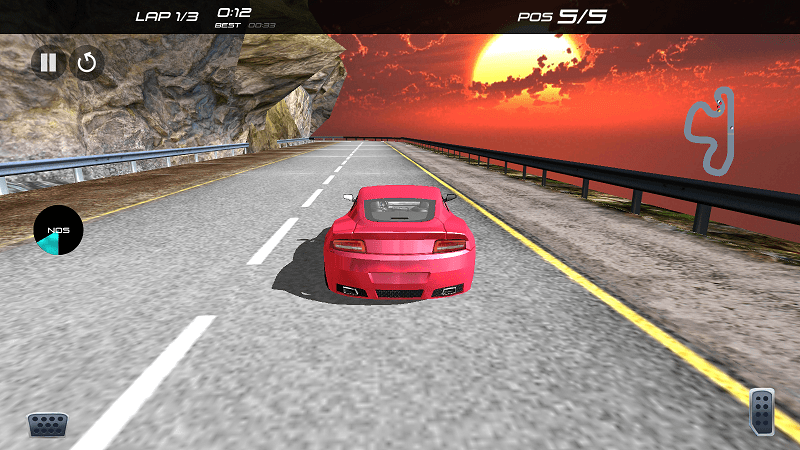Click the track minimap
800x450 pixels.
710,130
